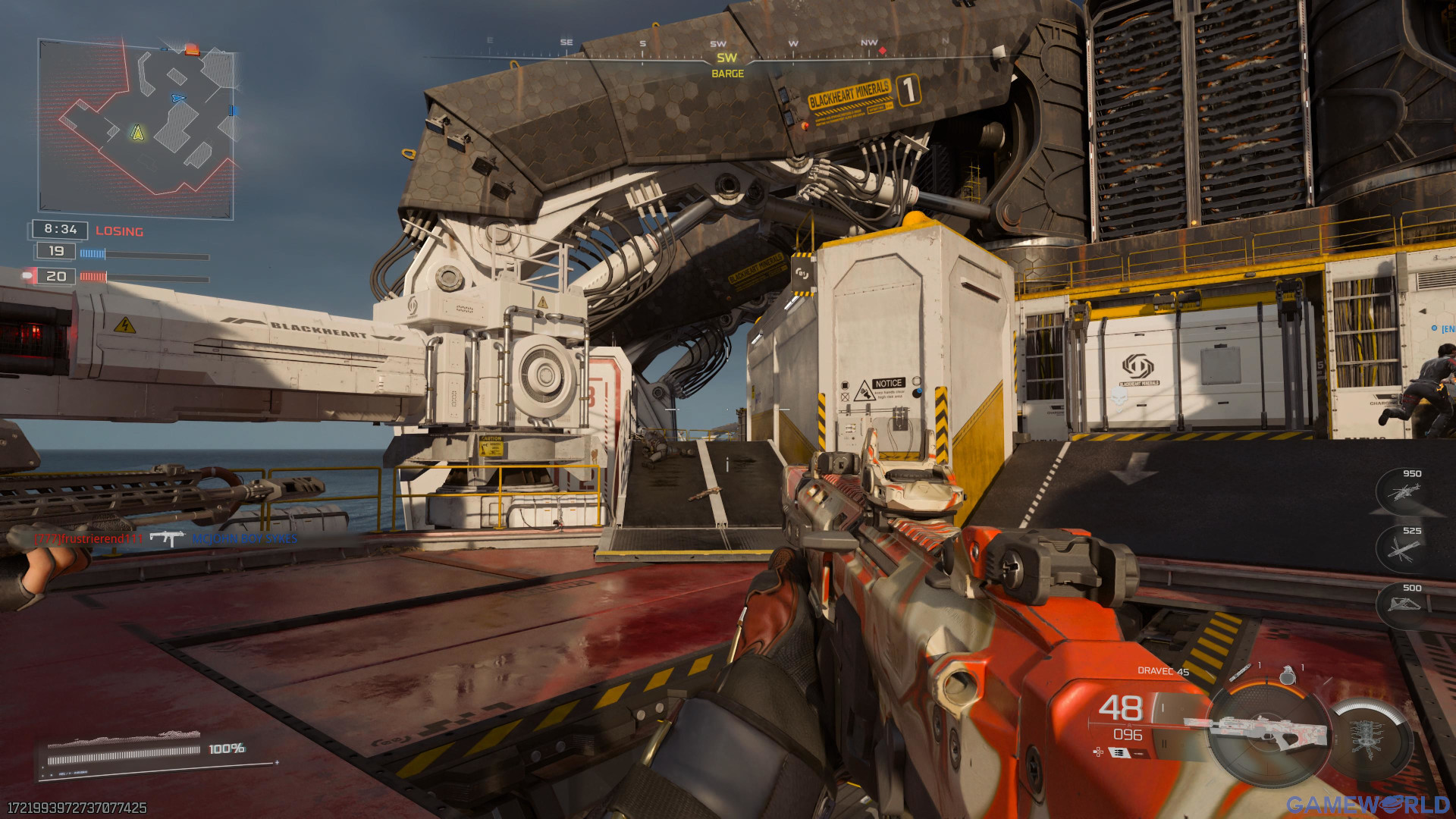Click the fire mode indicator below the ammo
1456x819 pixels.
(x=1120, y=752)
